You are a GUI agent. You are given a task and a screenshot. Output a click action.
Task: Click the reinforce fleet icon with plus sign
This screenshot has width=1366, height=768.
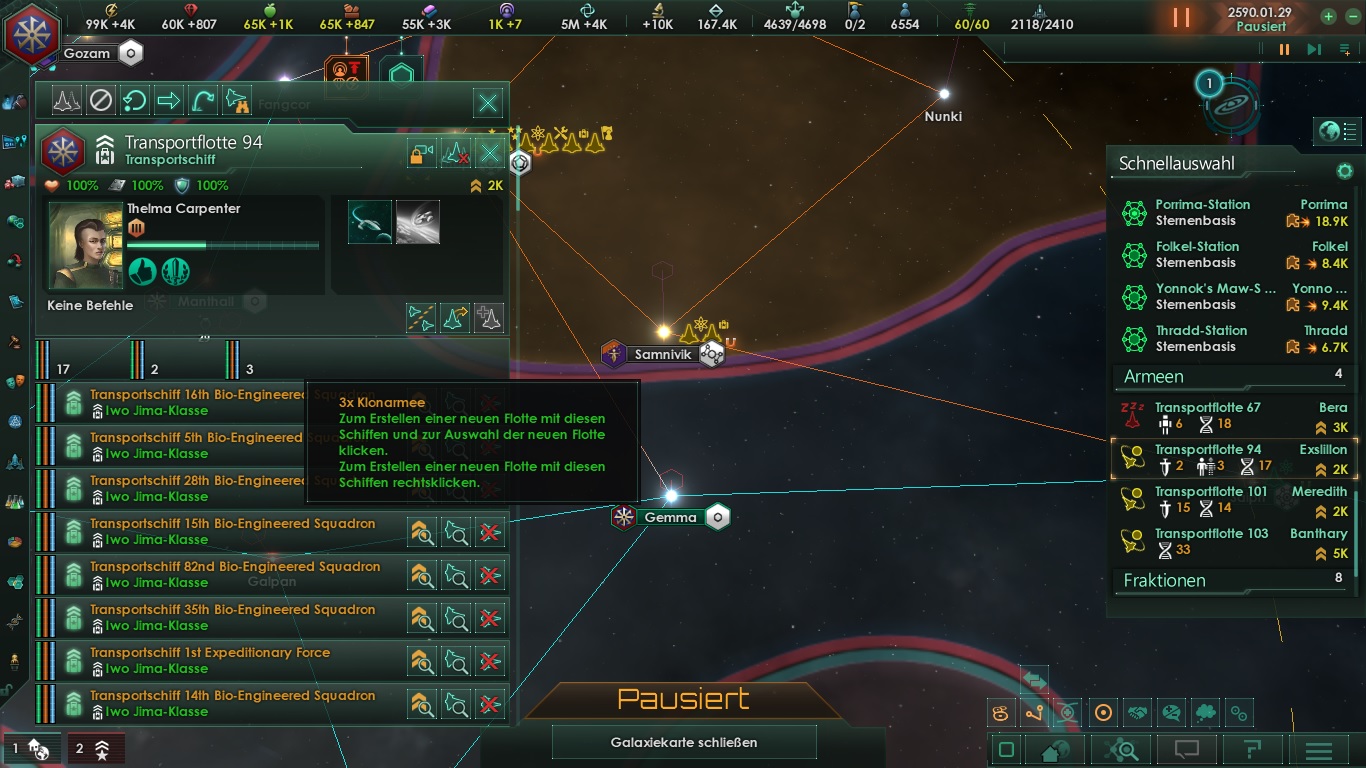tap(489, 318)
